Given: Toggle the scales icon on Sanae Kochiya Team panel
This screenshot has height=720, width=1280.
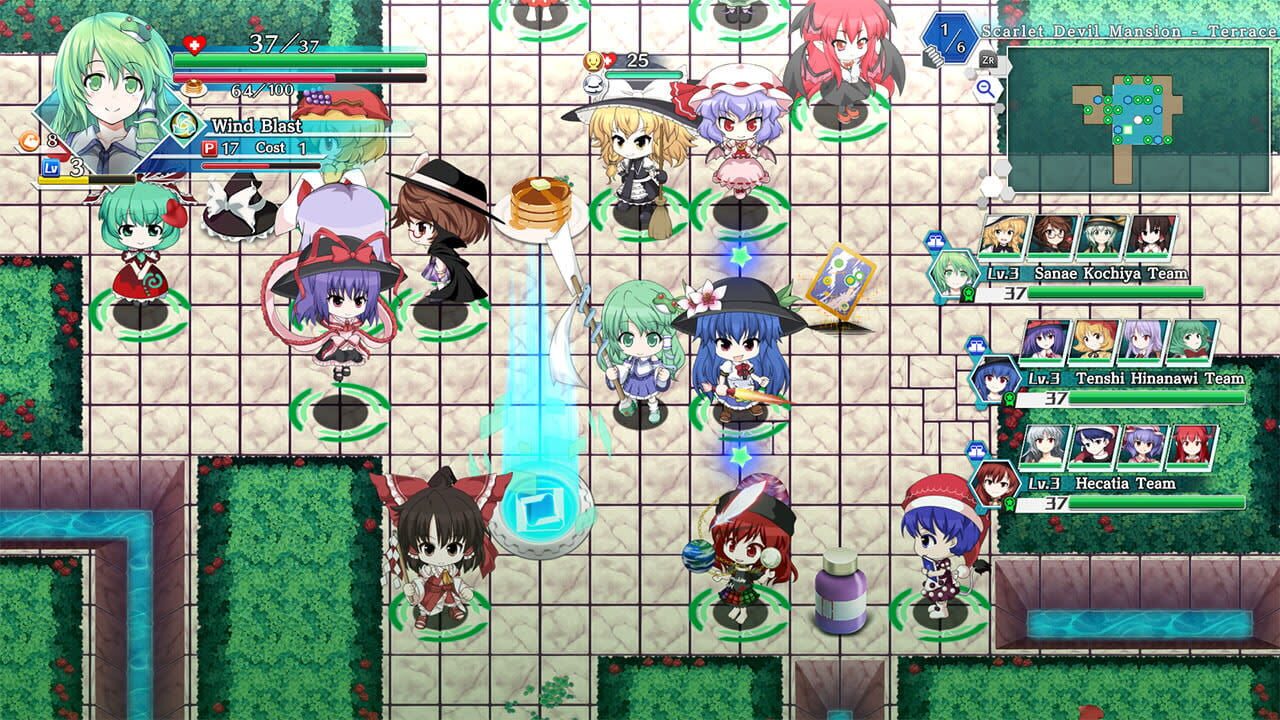Looking at the screenshot, I should click(x=934, y=240).
